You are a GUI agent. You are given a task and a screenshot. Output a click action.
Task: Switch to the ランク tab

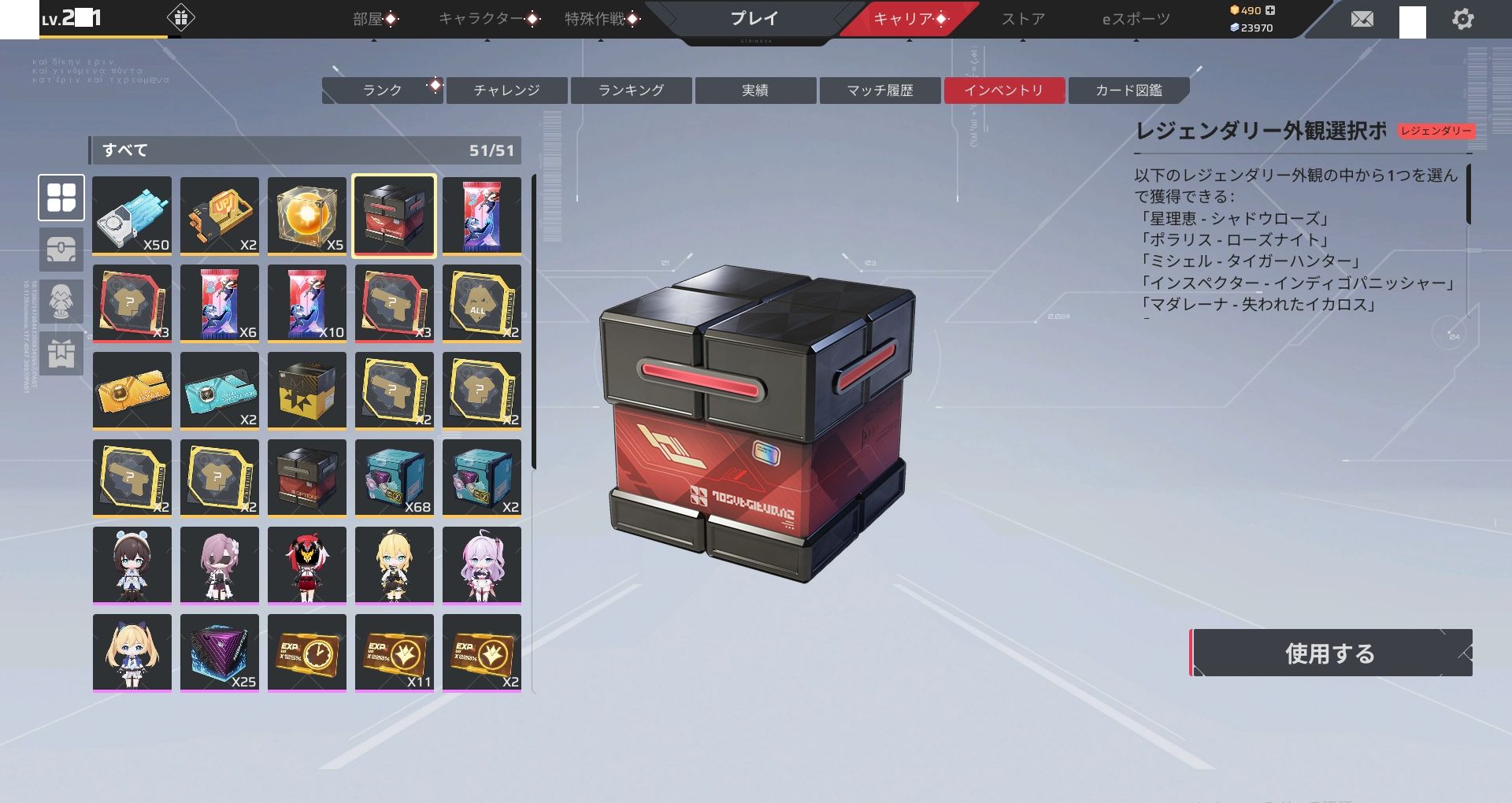[383, 91]
